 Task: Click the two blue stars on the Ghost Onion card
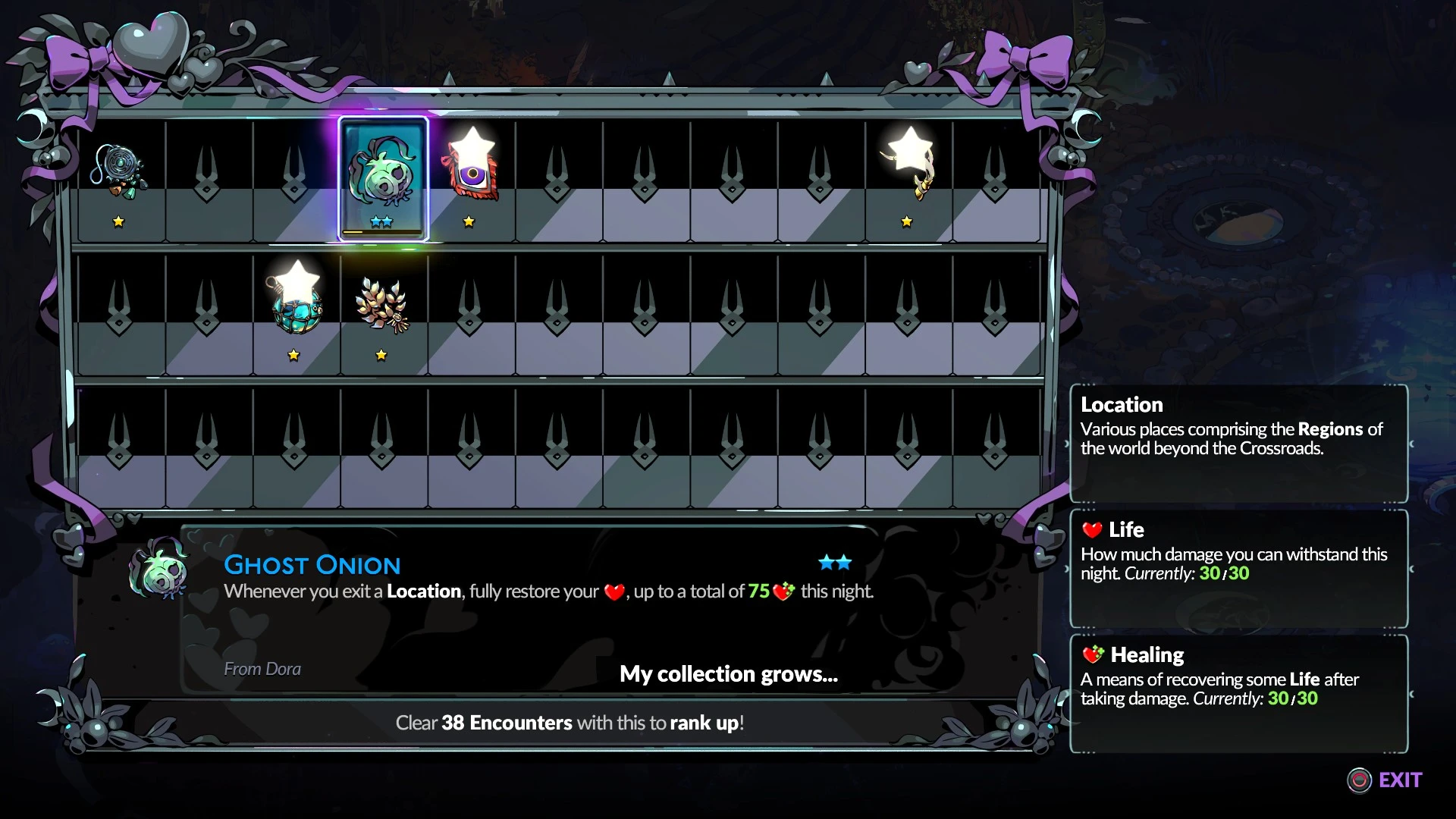(x=383, y=221)
